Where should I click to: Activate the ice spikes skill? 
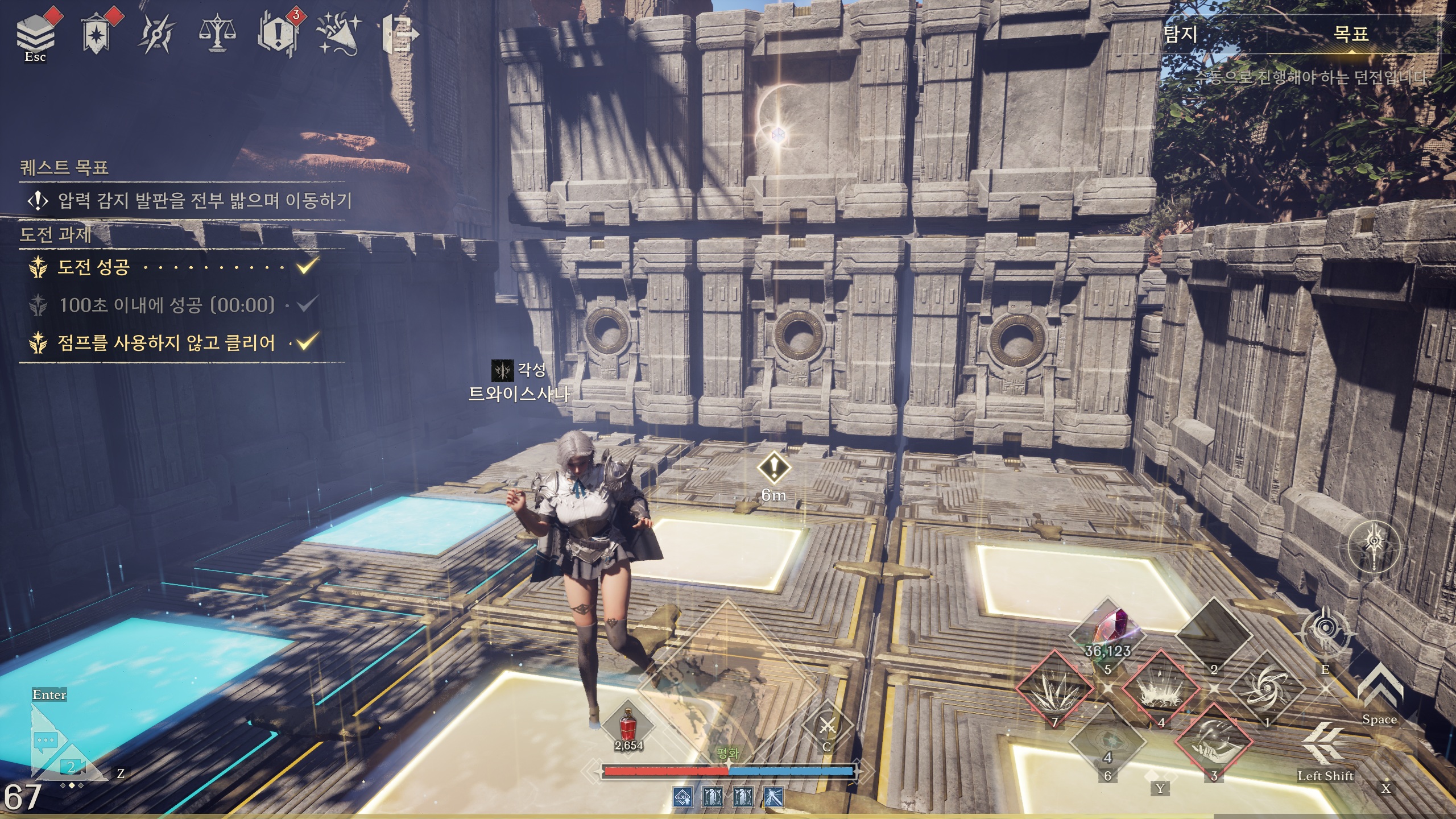pyautogui.click(x=1054, y=689)
